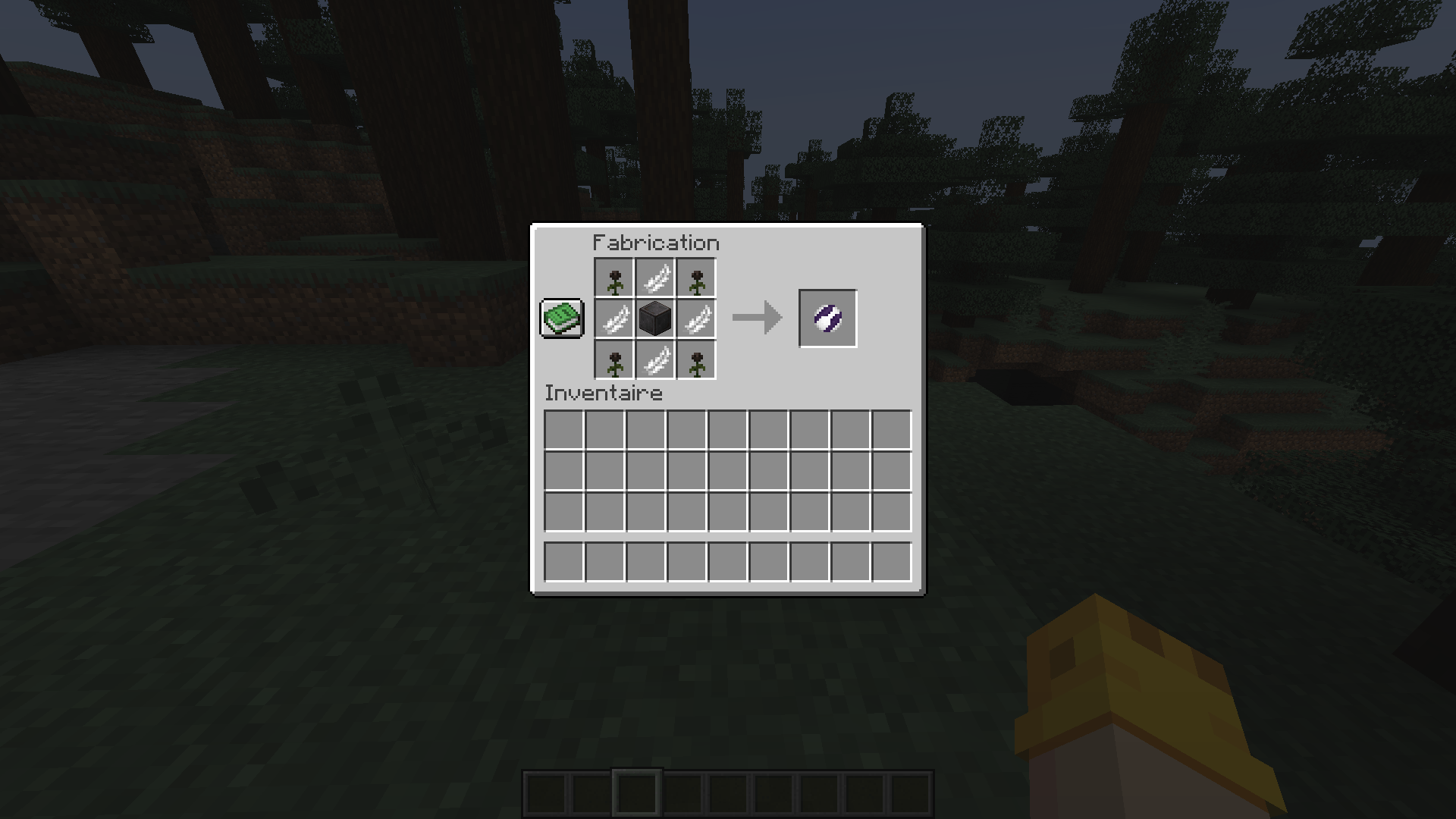Image resolution: width=1456 pixels, height=819 pixels.
Task: Pick up the wither rose in top-left slot
Action: coord(614,277)
